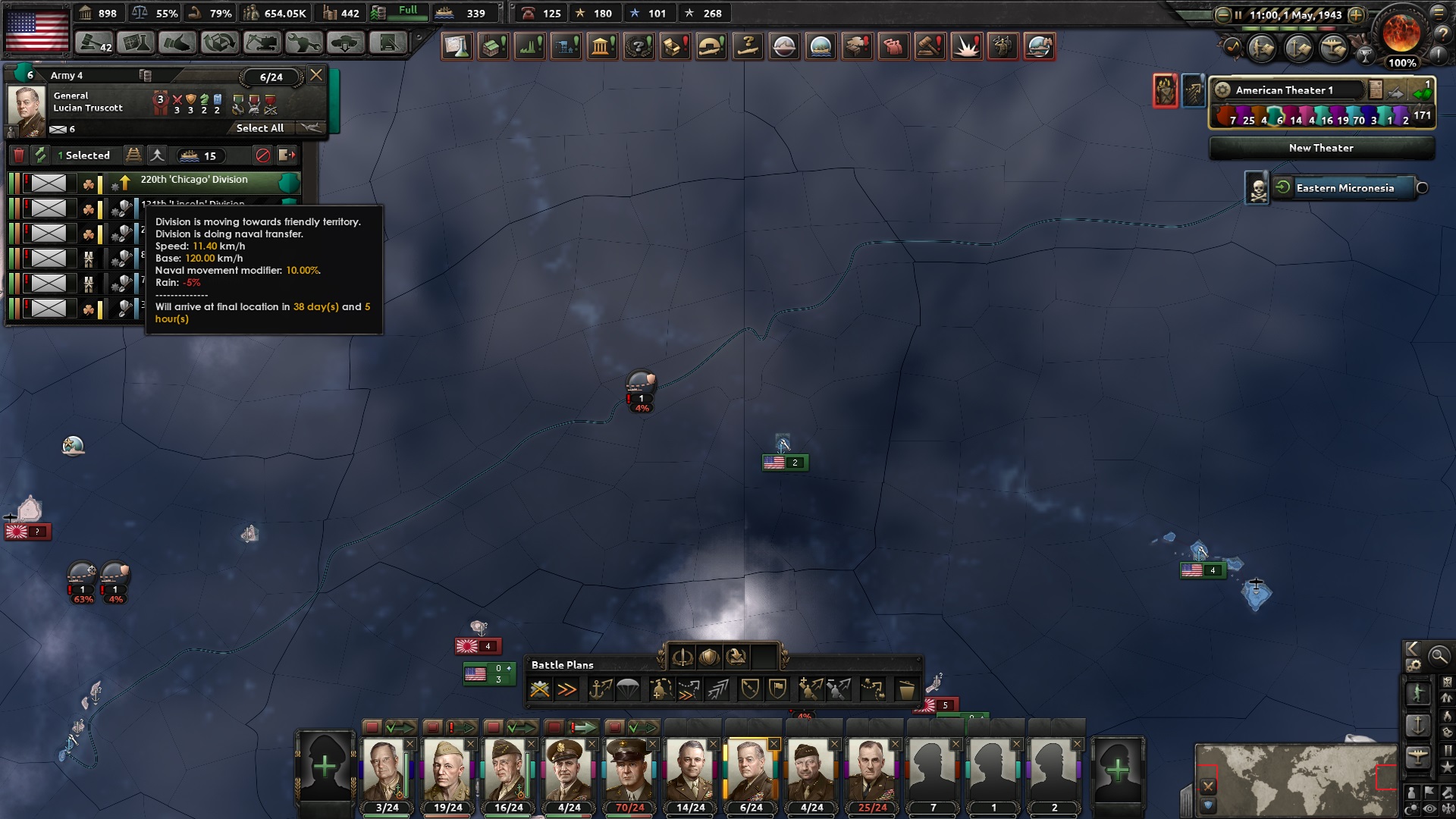Screen dimensions: 1456x819
Task: Select the naval invasion order tool
Action: pos(598,689)
